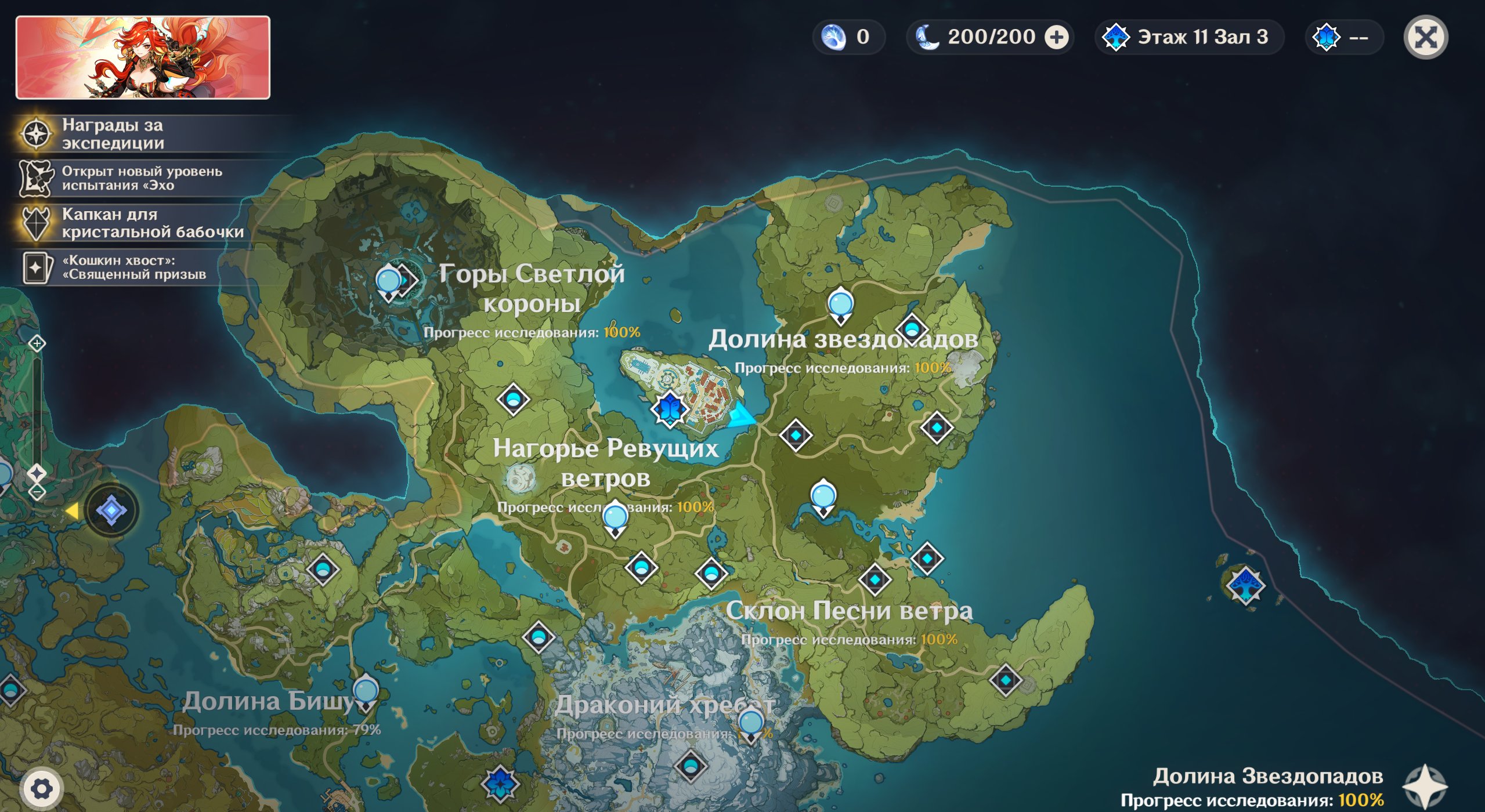Zoom in the map with the plus button
1485x812 pixels.
(37, 343)
